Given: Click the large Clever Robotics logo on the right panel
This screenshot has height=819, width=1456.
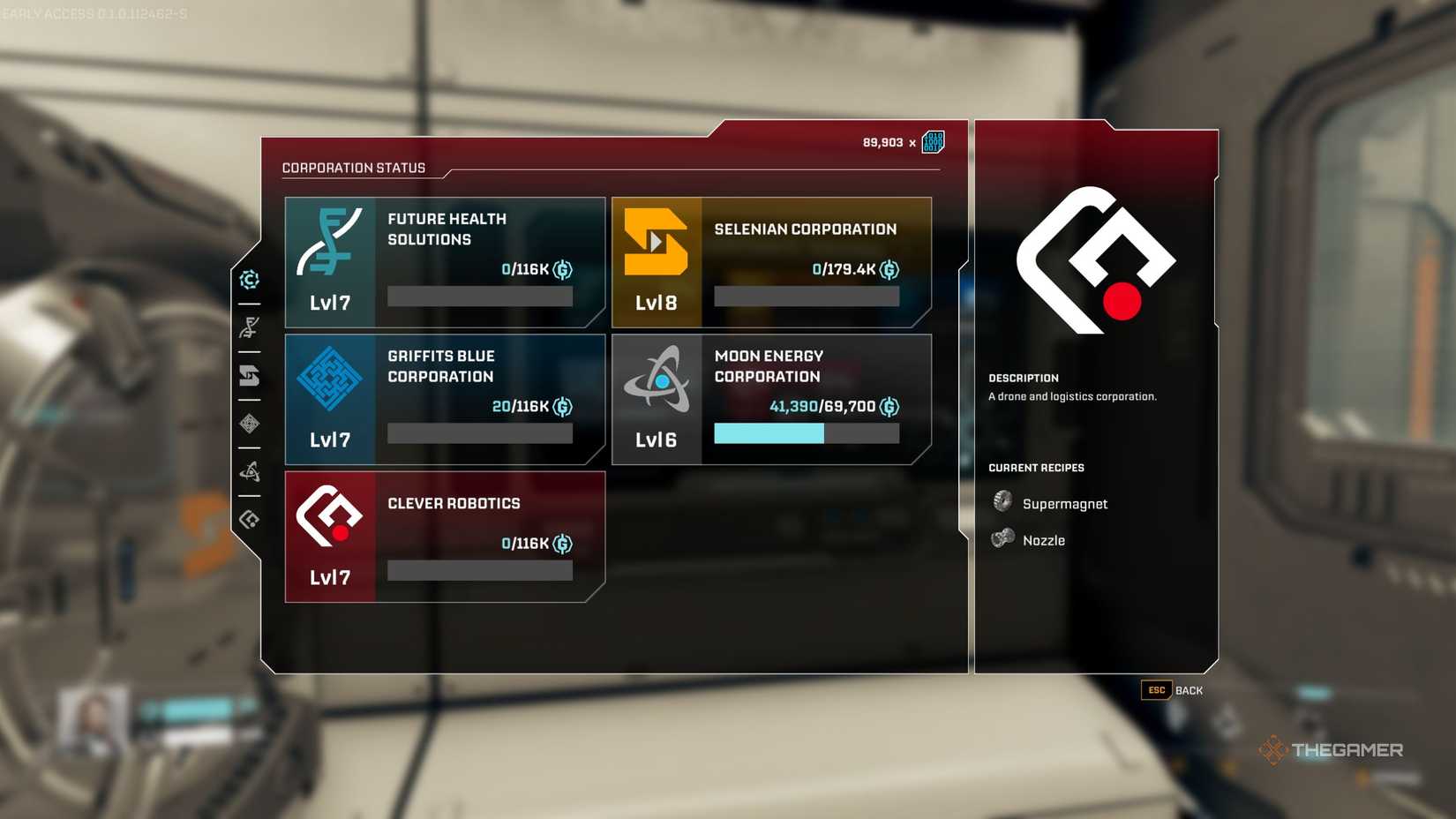Looking at the screenshot, I should pyautogui.click(x=1097, y=258).
